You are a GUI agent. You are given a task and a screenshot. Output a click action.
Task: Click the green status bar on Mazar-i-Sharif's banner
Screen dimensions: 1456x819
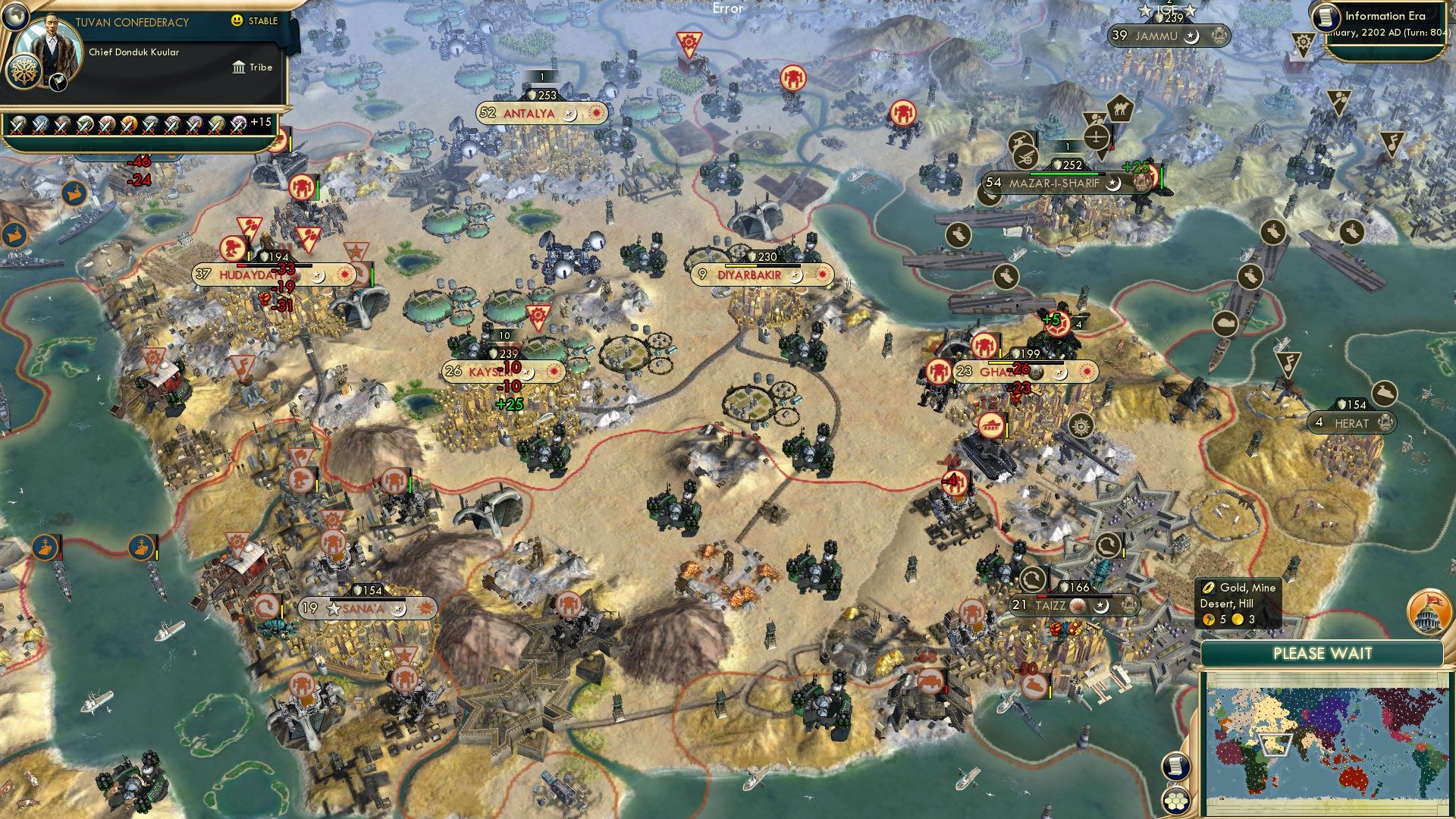(x=1063, y=176)
